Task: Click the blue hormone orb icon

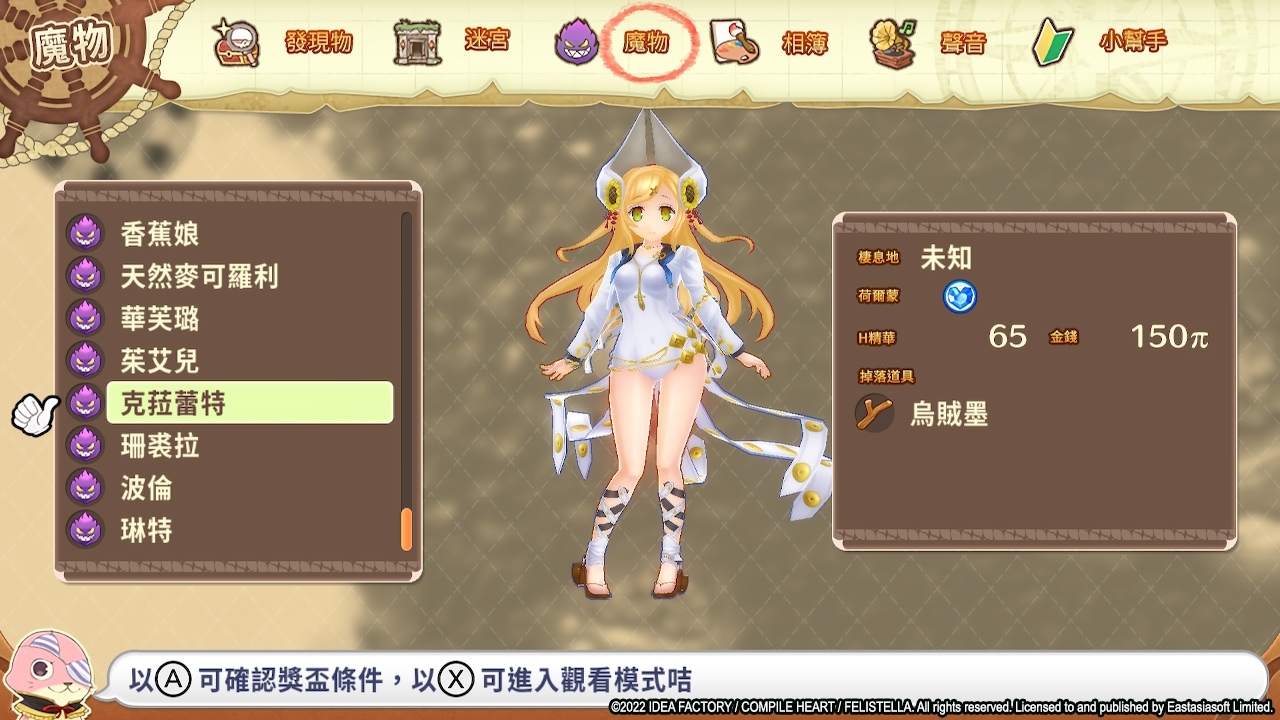Action: tap(959, 298)
